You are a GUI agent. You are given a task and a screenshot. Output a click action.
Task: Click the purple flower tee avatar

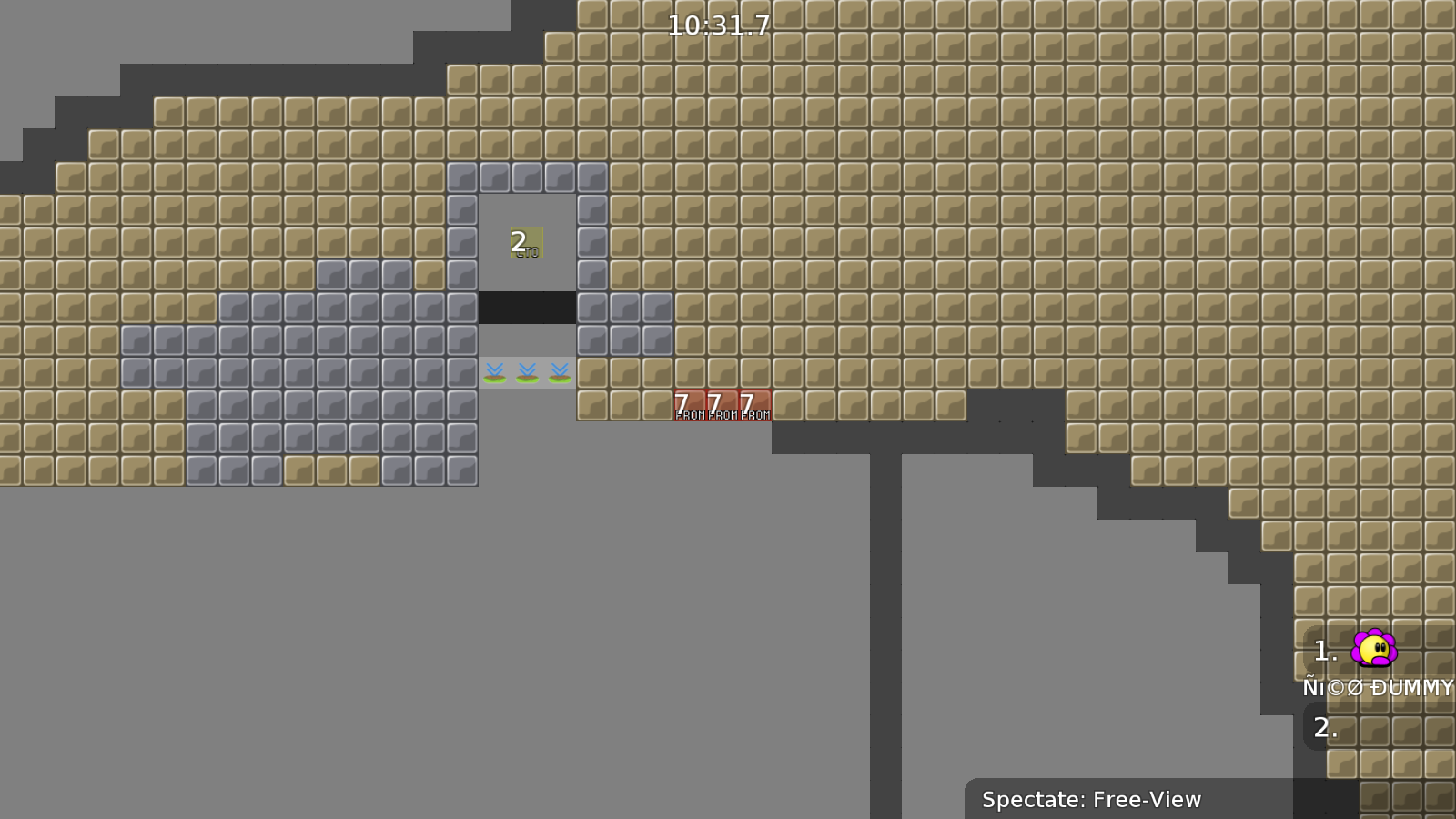tap(1372, 648)
